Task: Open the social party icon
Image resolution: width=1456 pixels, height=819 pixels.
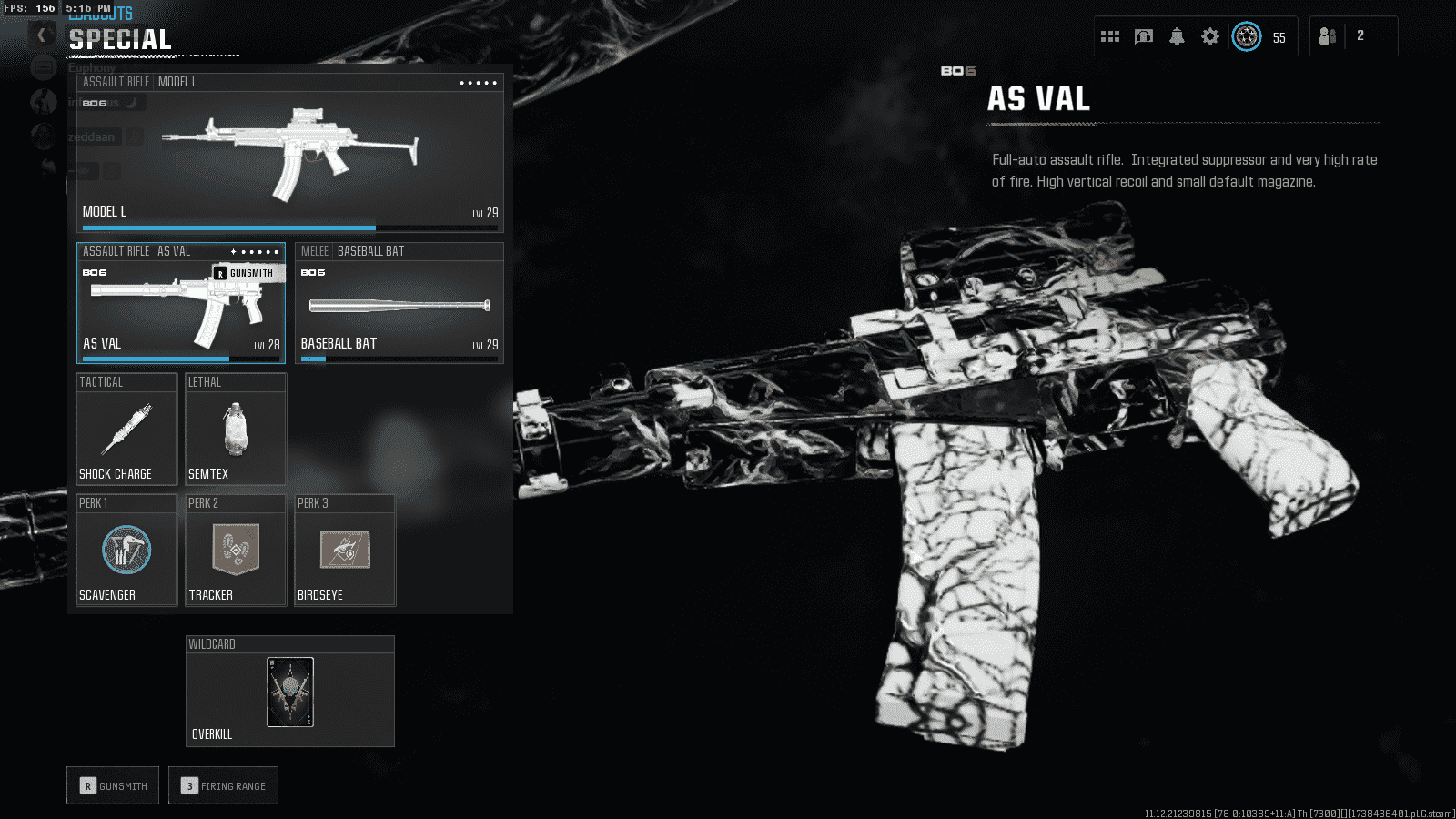Action: tap(1328, 36)
